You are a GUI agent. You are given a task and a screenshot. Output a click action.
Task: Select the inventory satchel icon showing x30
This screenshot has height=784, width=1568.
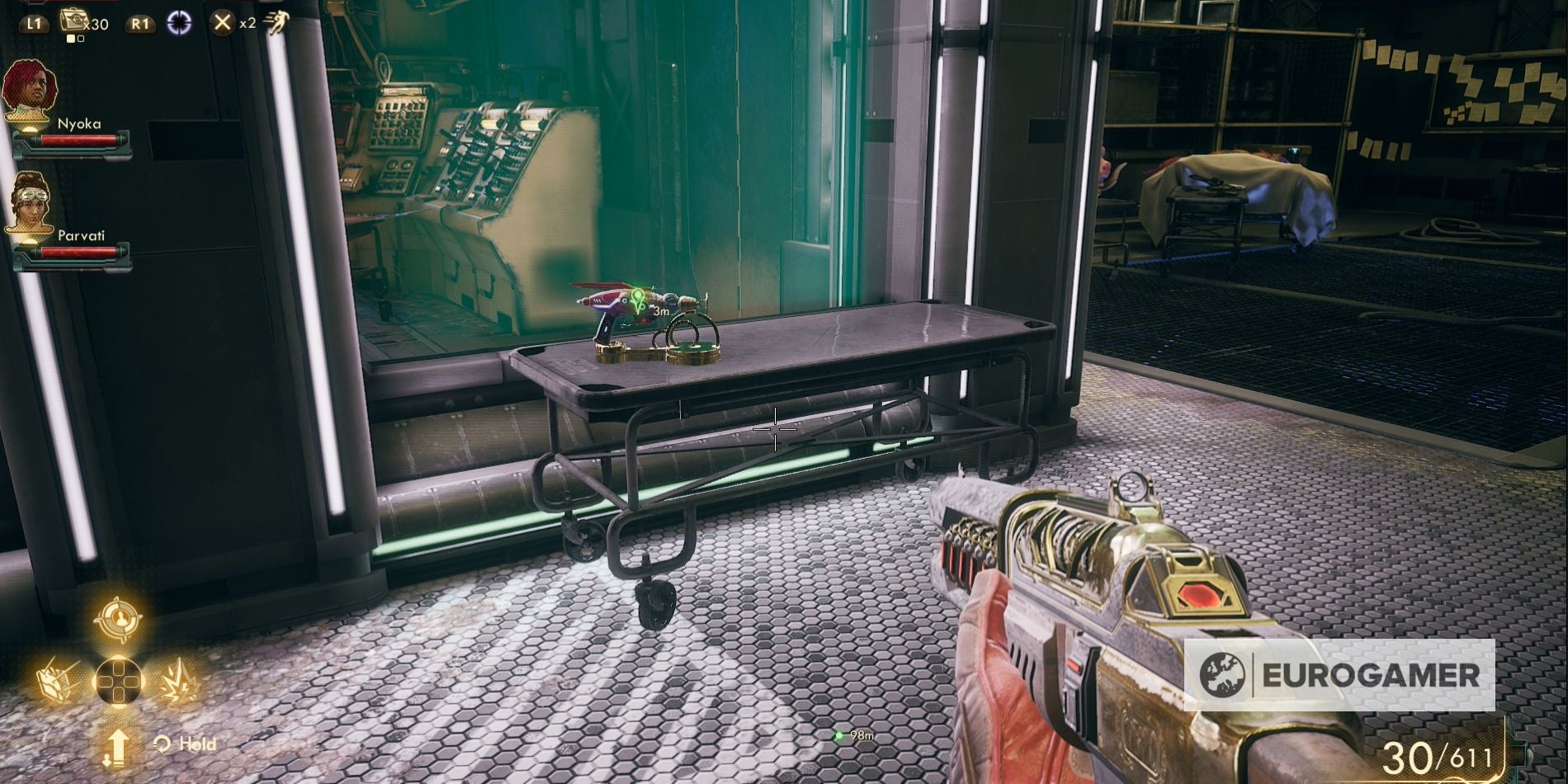coord(74,19)
